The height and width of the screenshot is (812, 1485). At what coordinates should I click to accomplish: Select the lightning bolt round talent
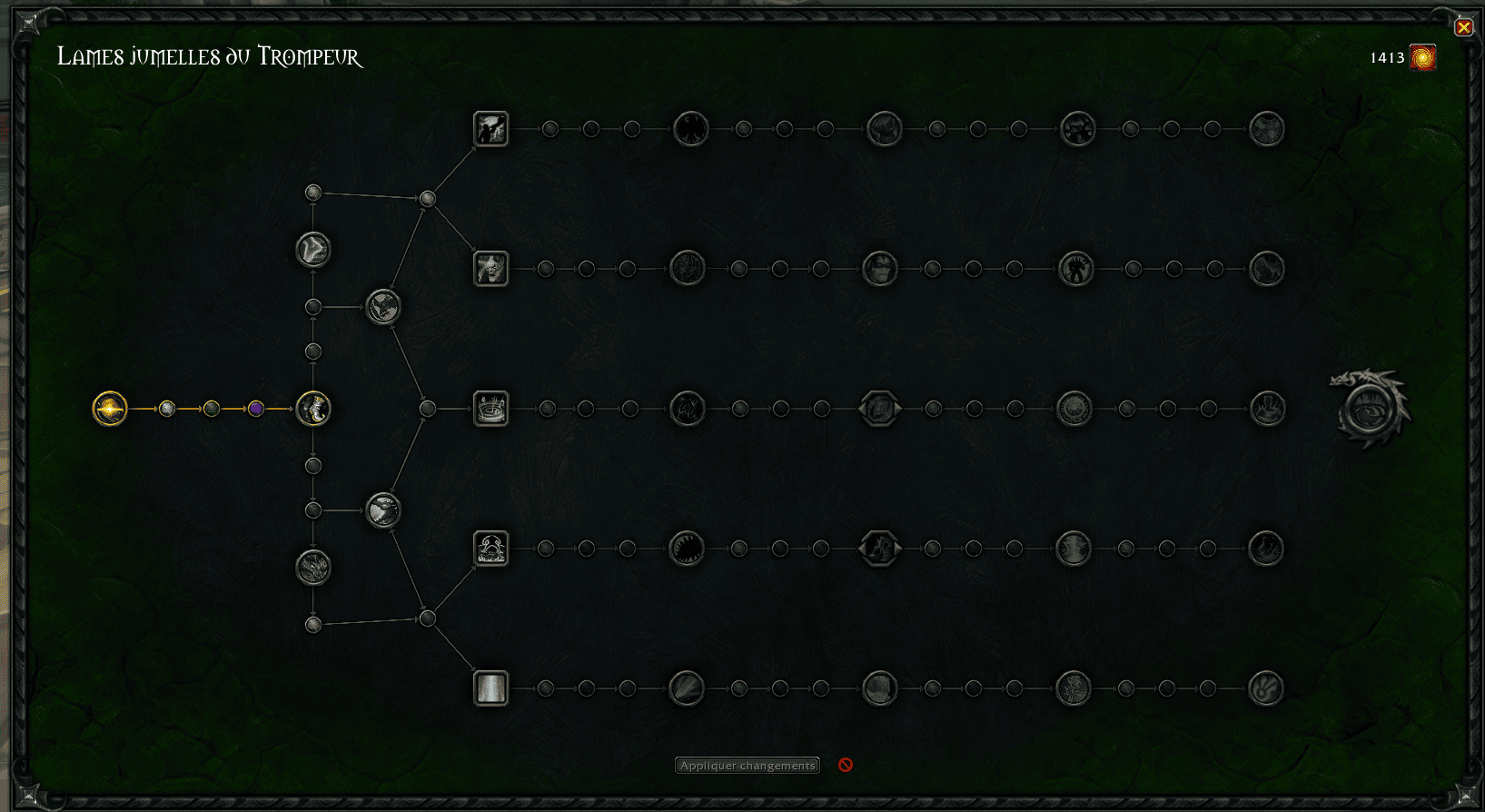pyautogui.click(x=313, y=250)
